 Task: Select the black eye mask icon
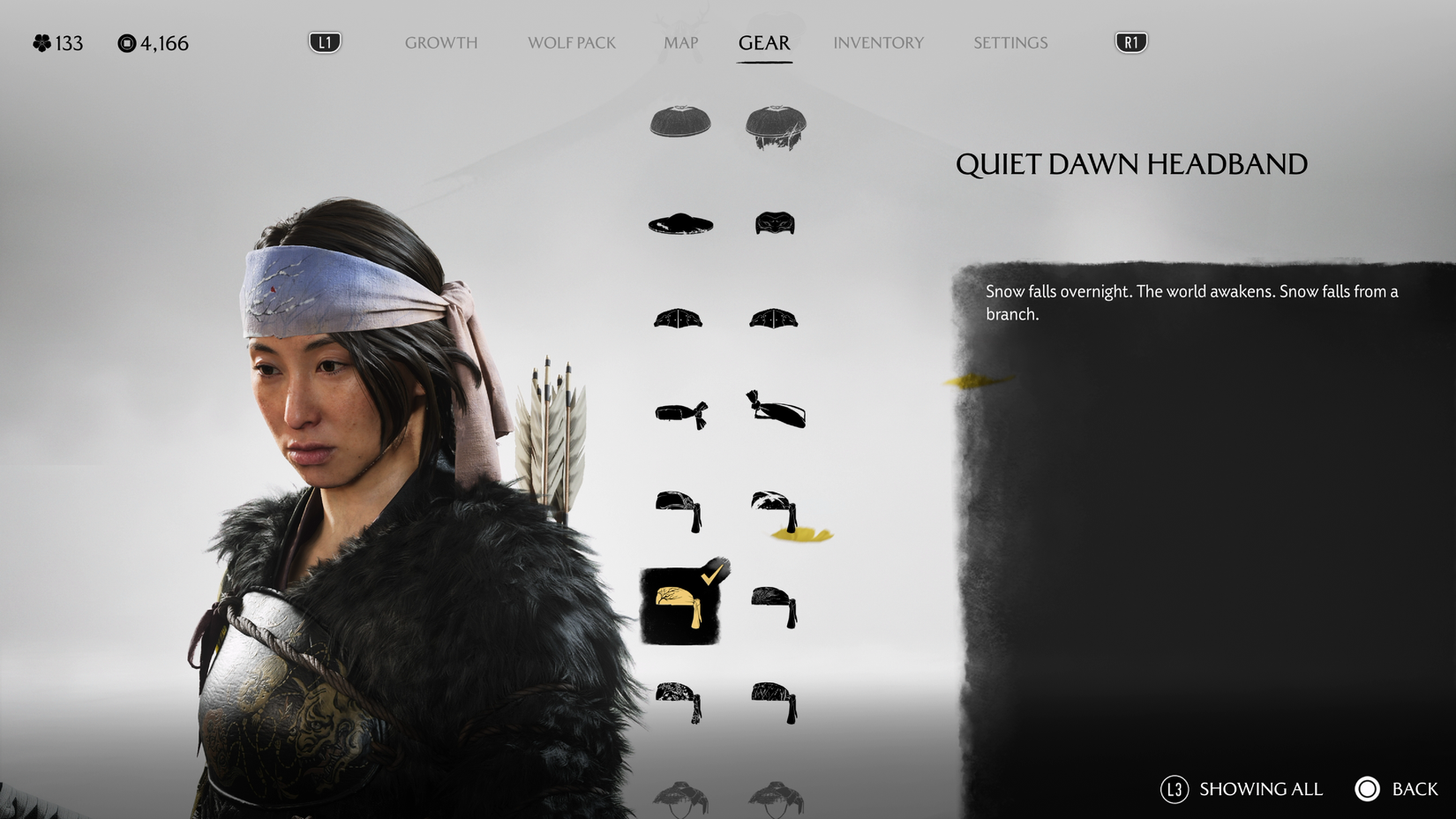click(775, 224)
